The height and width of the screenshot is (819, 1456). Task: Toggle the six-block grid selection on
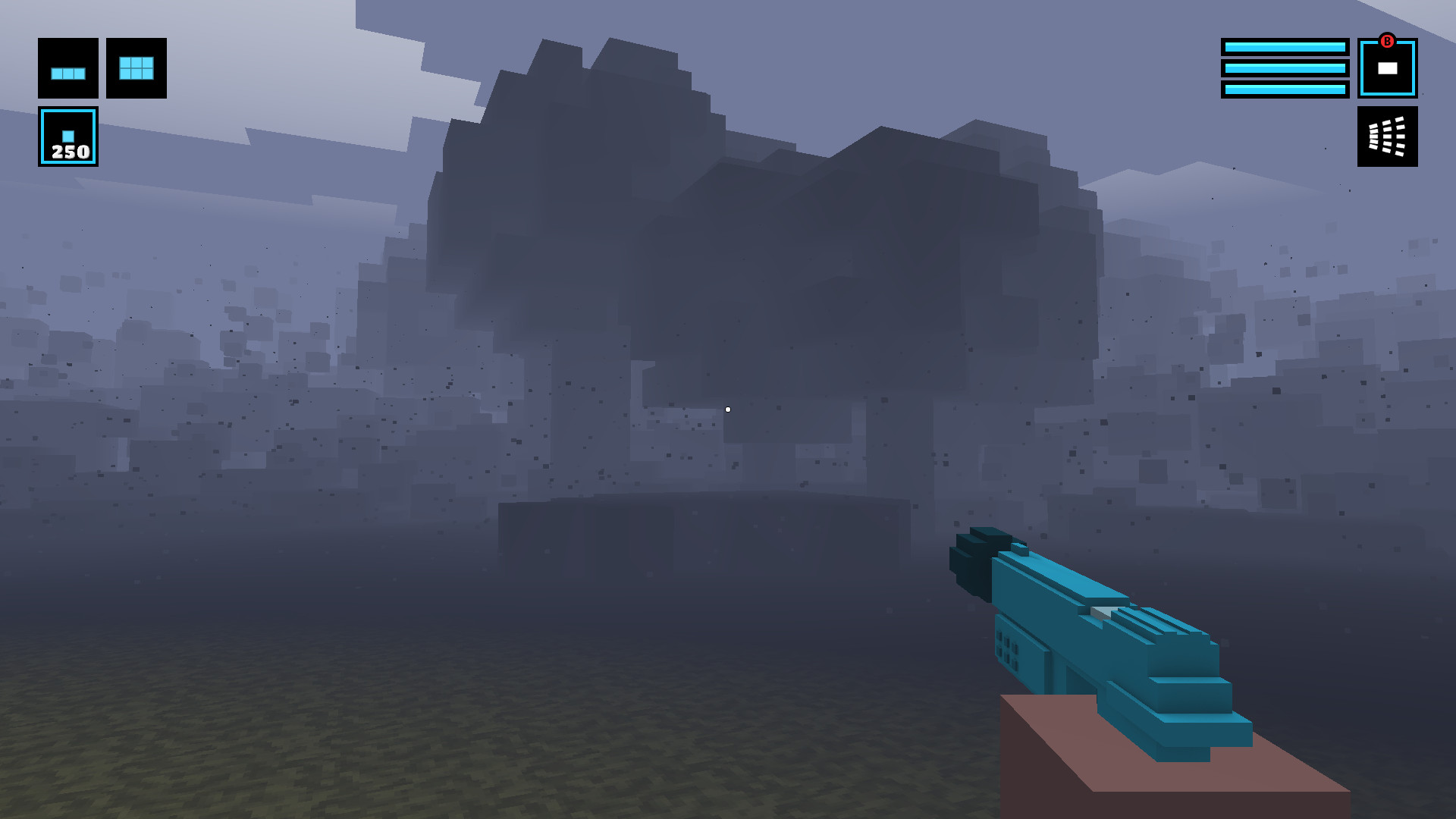(136, 71)
